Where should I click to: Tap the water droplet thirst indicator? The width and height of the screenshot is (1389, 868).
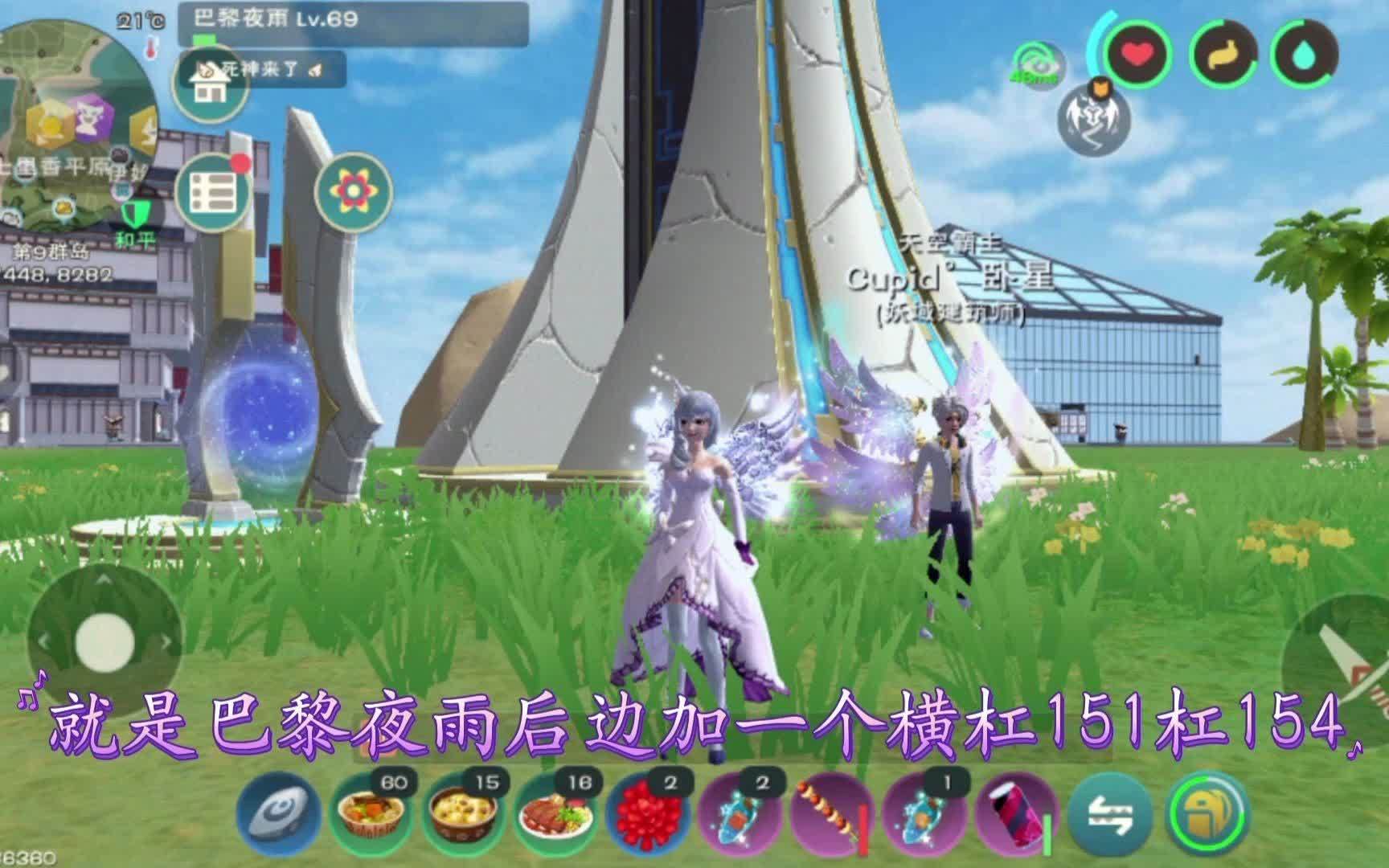click(x=1304, y=53)
